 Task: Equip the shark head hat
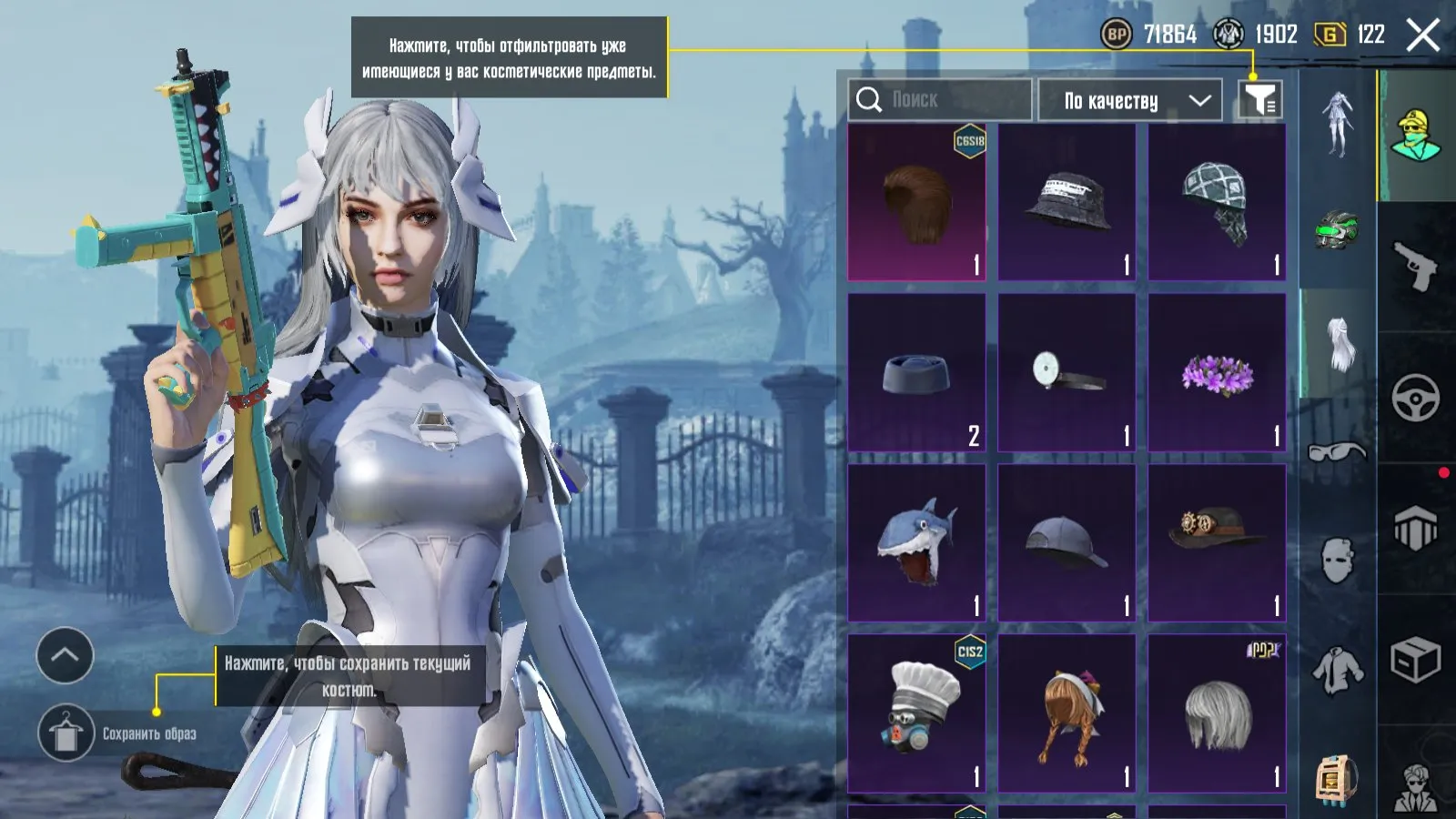(916, 543)
